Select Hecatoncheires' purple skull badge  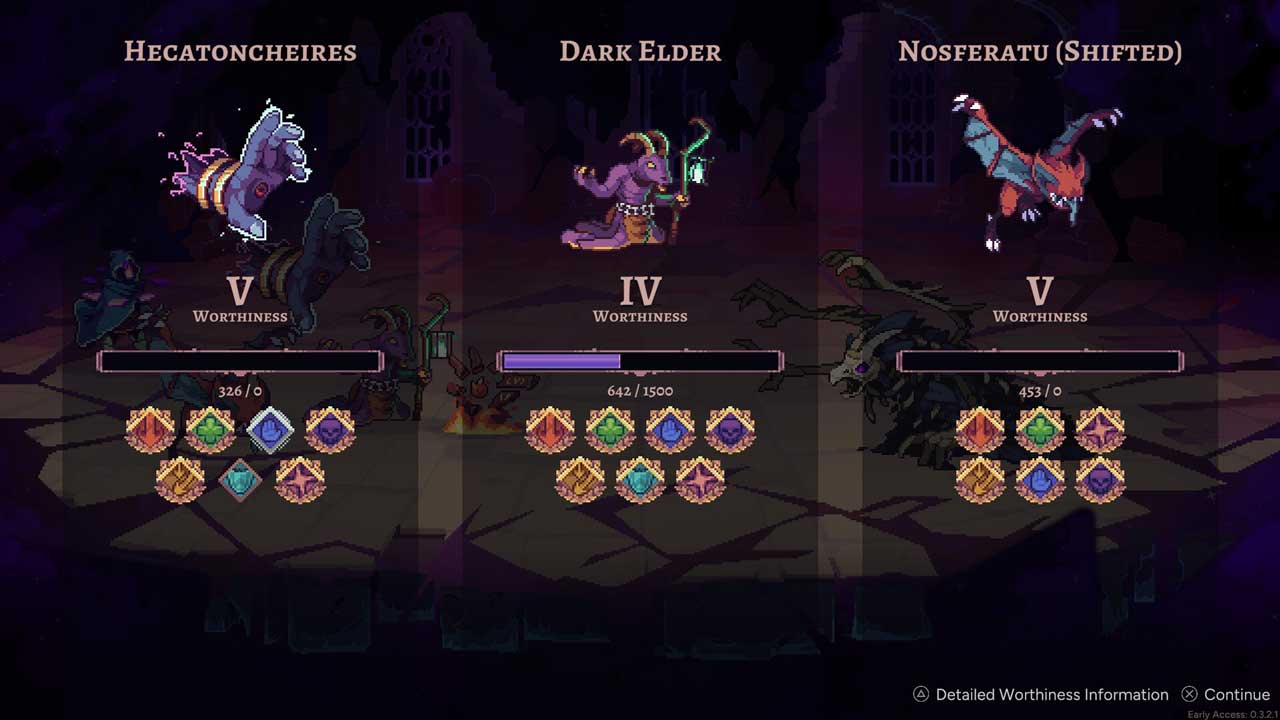click(330, 430)
